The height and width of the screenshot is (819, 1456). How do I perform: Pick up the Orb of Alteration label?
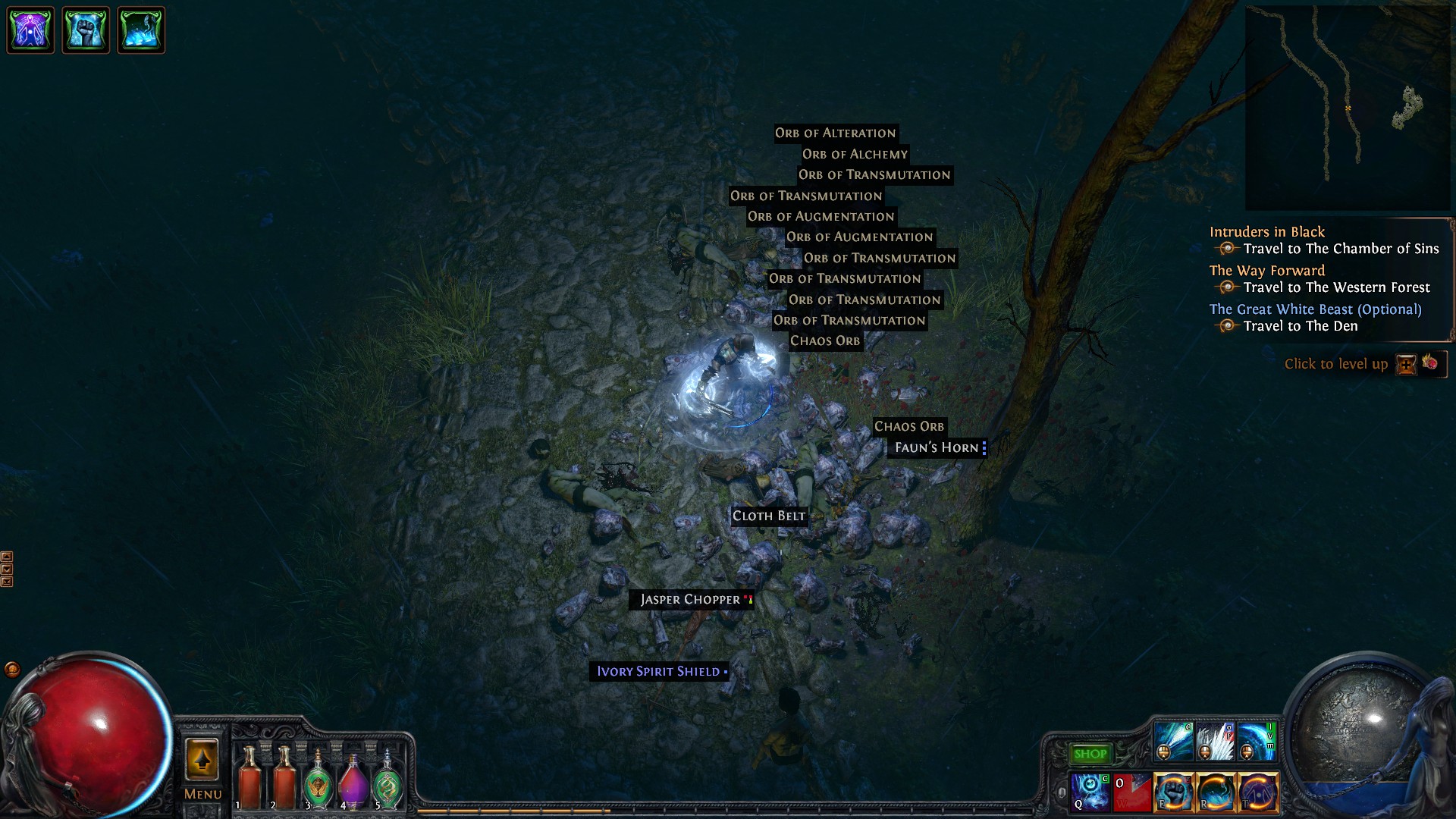click(835, 133)
